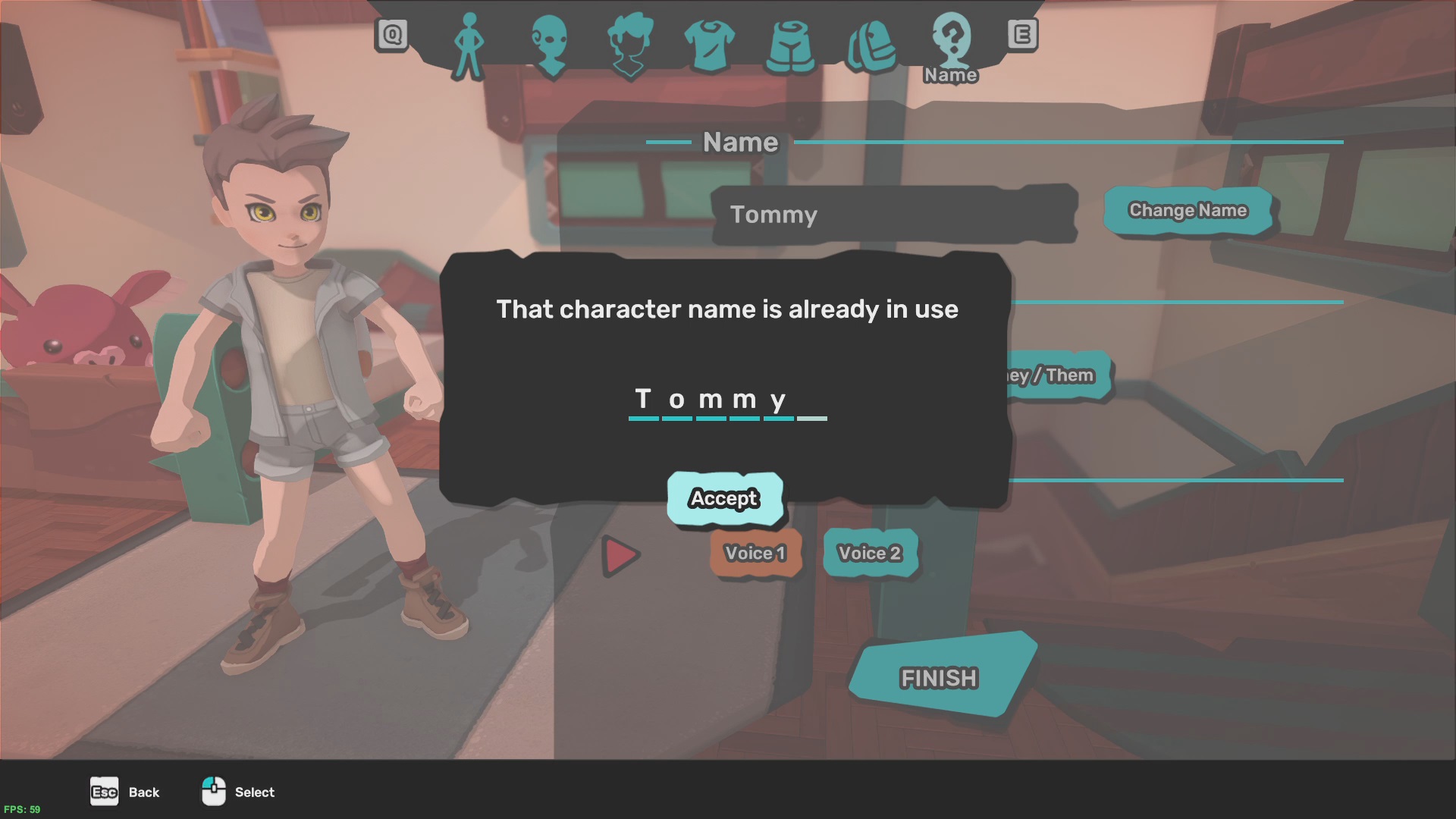The width and height of the screenshot is (1456, 819).
Task: Click the Accept button on the dialog
Action: click(x=724, y=498)
